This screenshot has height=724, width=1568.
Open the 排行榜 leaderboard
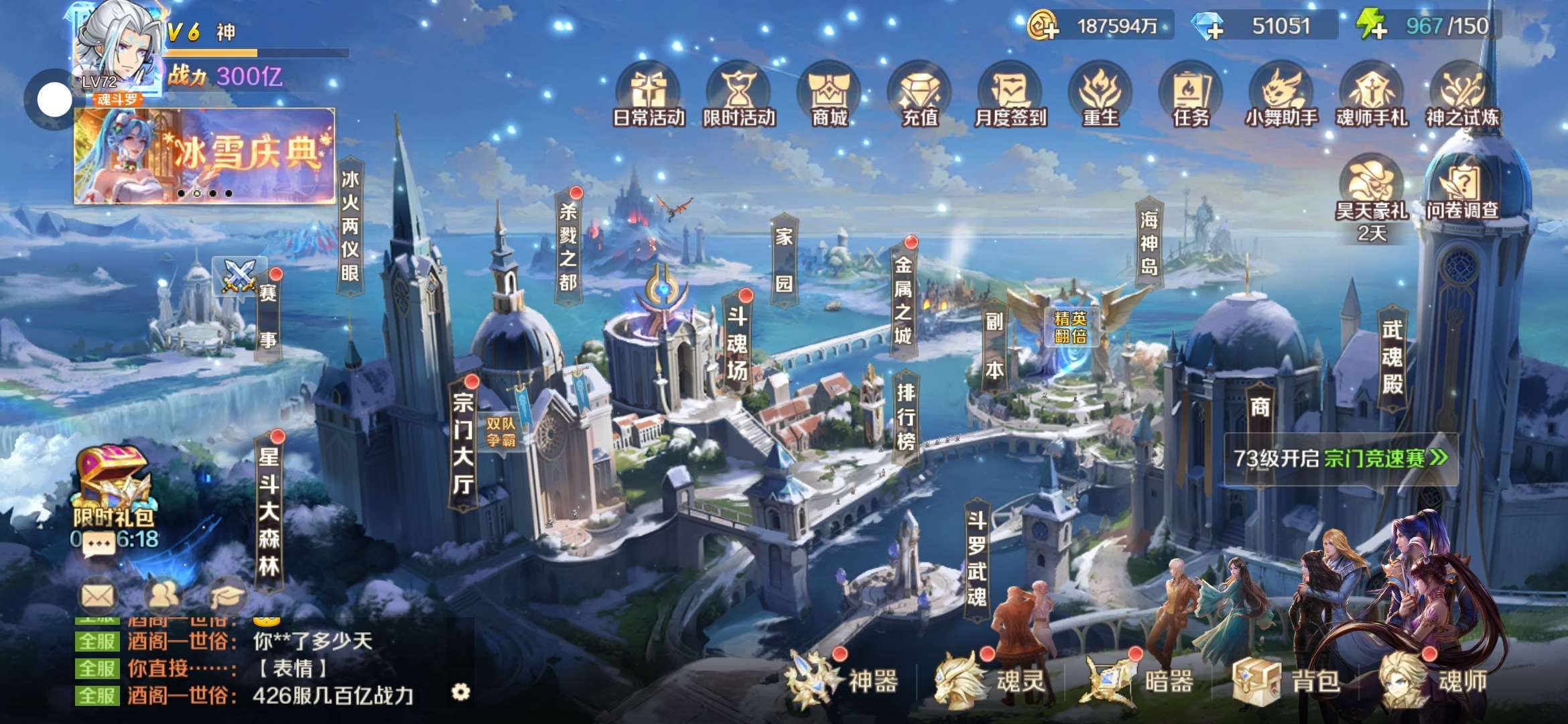click(x=905, y=417)
